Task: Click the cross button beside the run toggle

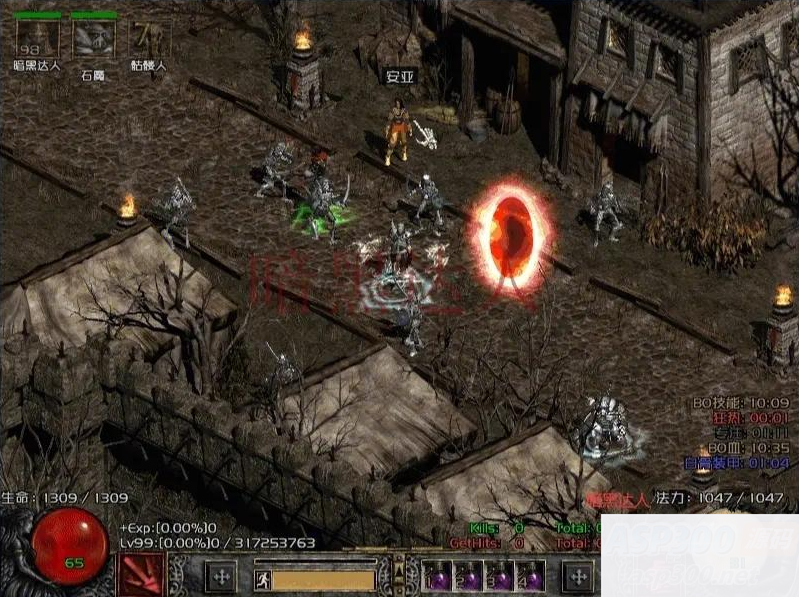Action: pos(220,576)
